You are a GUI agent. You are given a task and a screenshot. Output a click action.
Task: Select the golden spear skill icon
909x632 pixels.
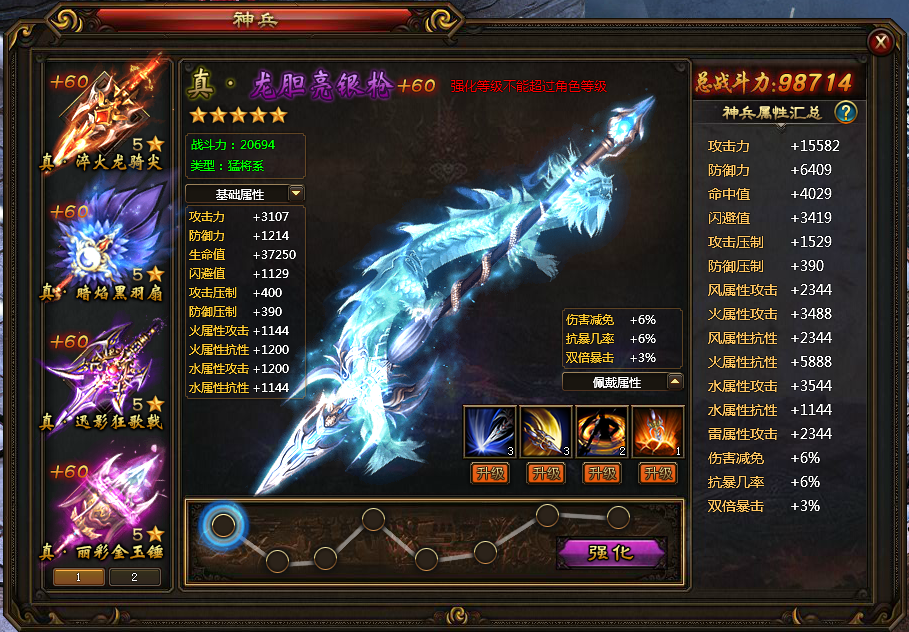(546, 431)
